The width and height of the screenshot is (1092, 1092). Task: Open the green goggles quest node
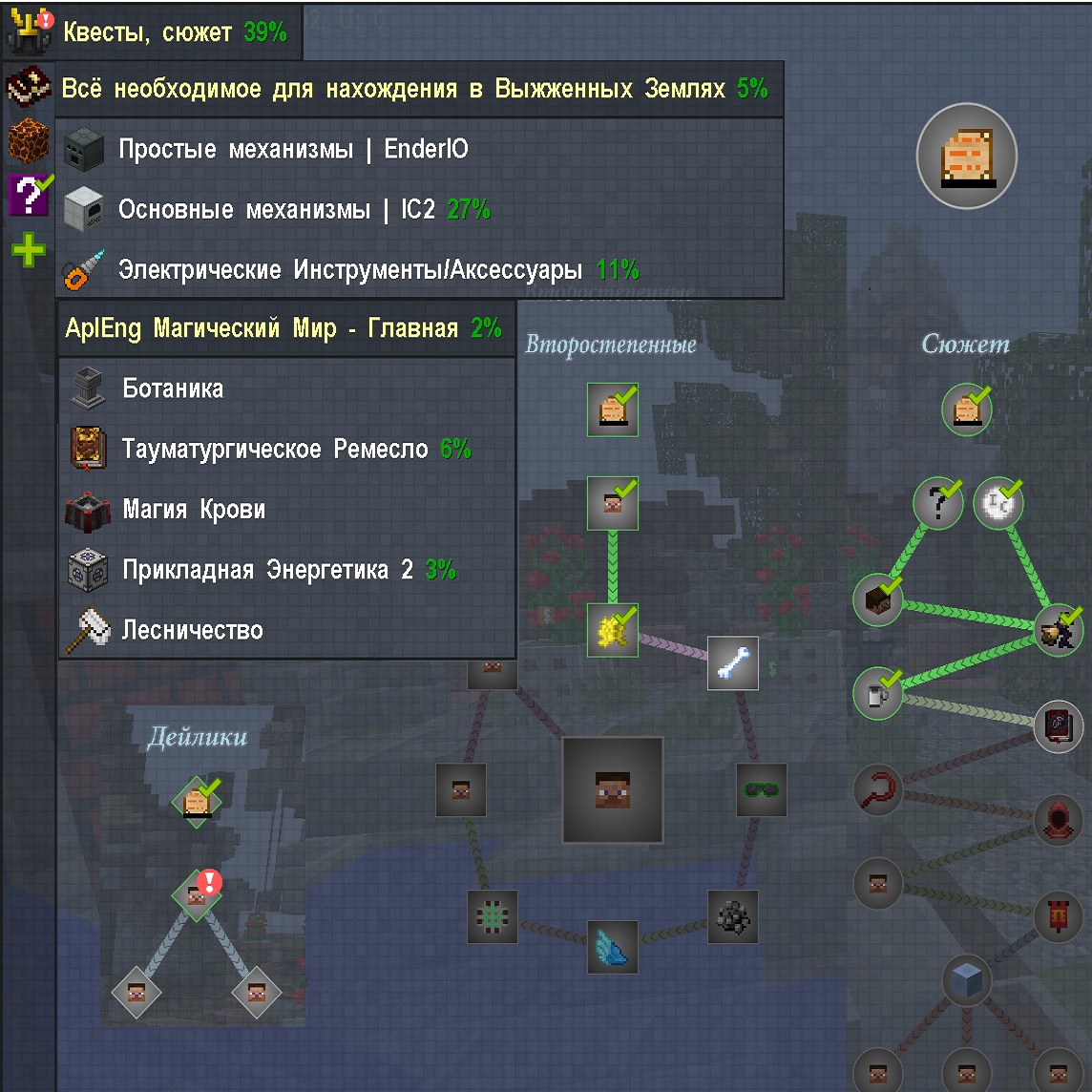761,789
